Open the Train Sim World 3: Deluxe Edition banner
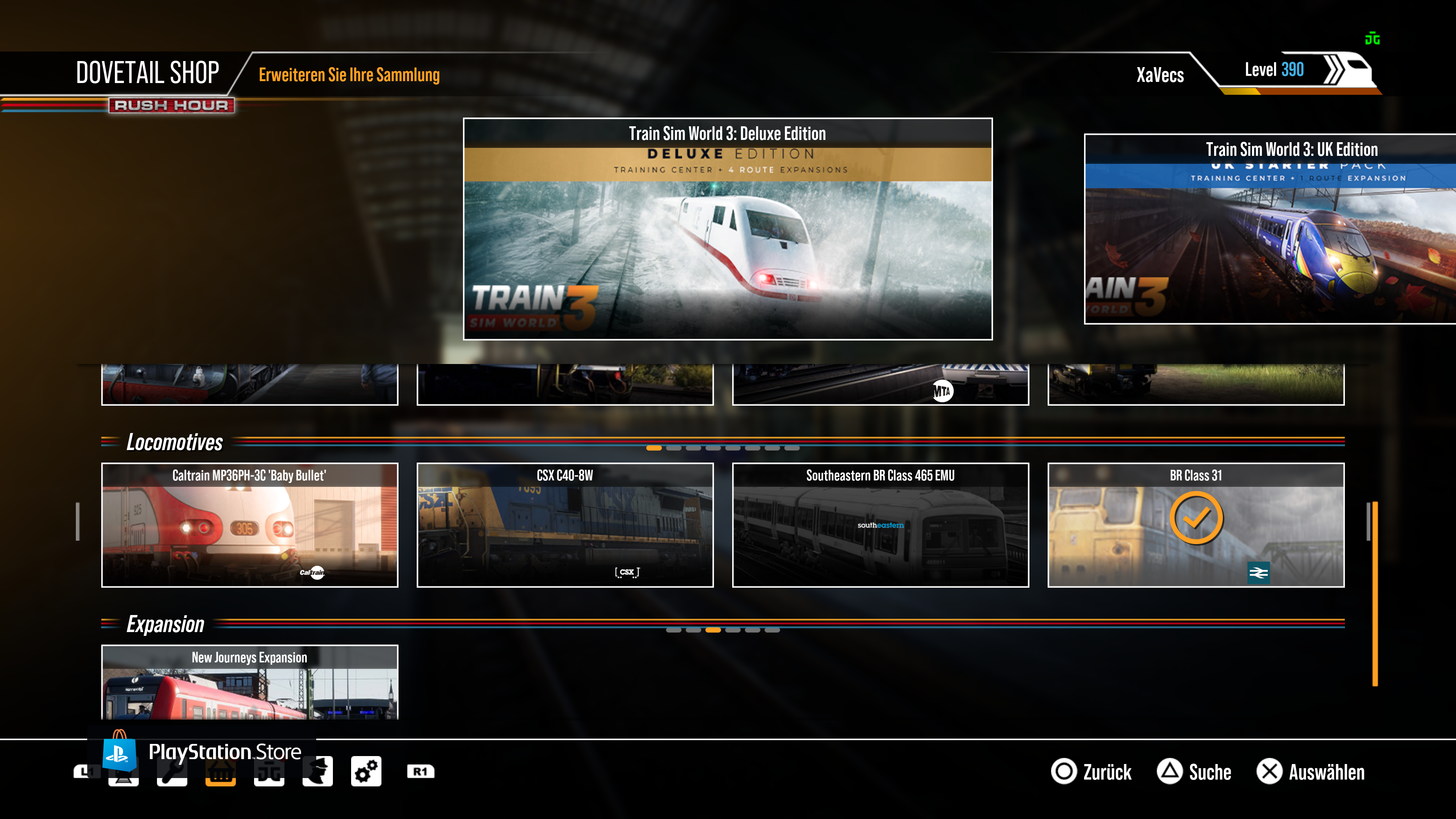The width and height of the screenshot is (1456, 819). (x=728, y=229)
